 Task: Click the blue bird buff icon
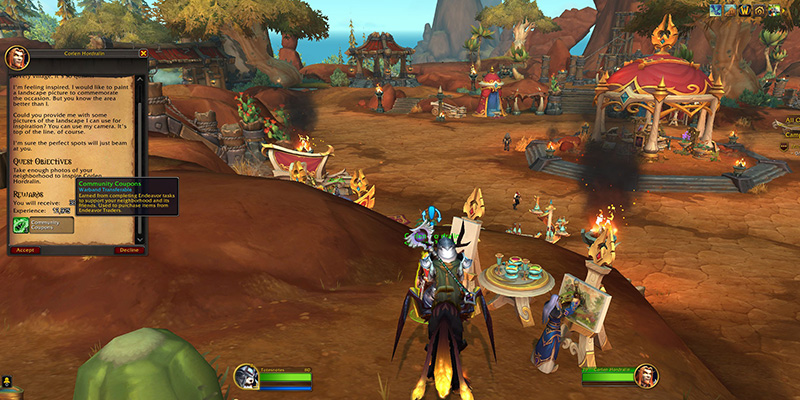(x=715, y=9)
